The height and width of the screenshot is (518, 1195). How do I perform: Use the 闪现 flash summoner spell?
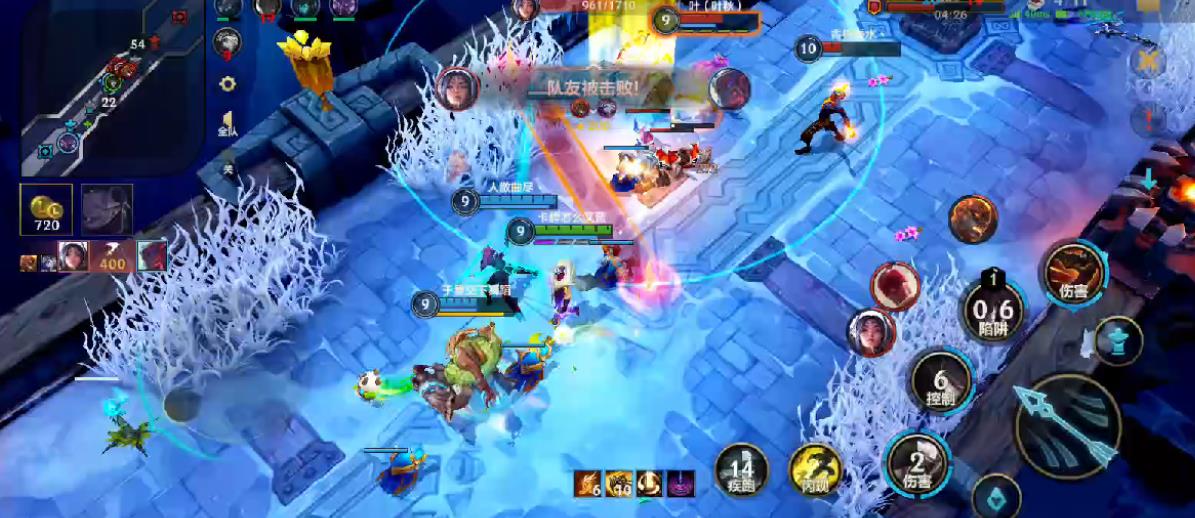point(815,470)
